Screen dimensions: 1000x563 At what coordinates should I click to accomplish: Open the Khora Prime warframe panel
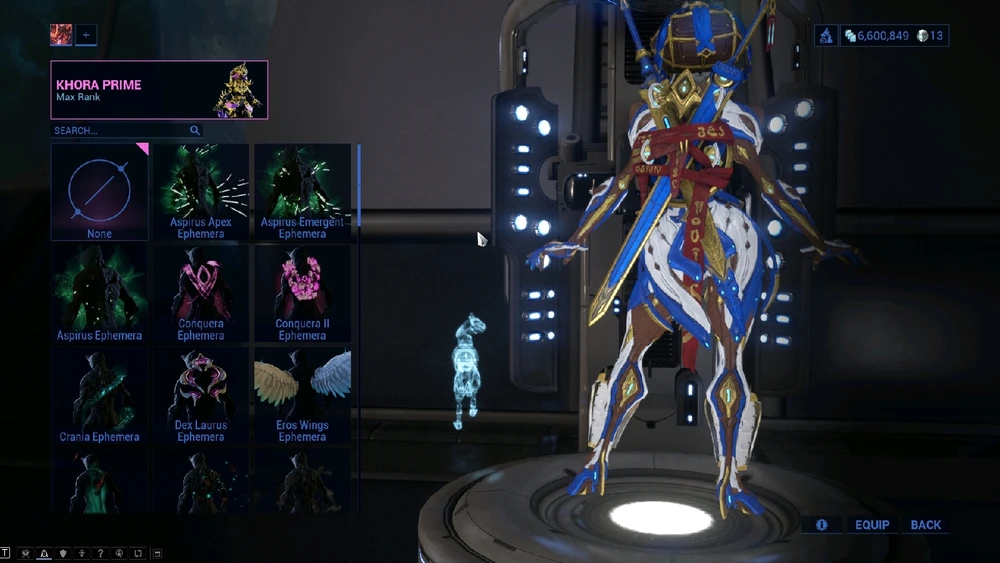159,90
